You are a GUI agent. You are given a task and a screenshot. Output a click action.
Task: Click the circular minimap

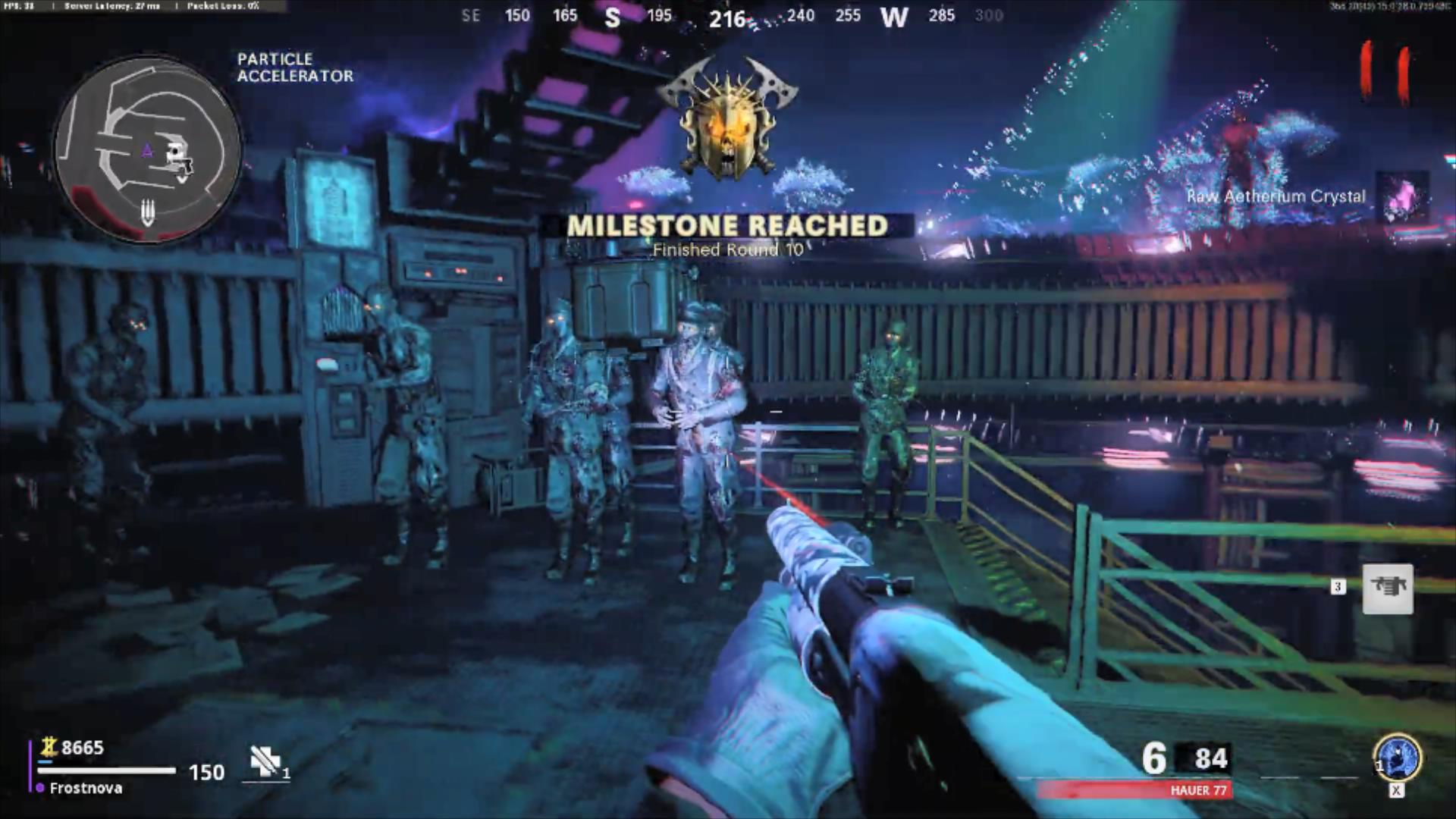coord(149,149)
